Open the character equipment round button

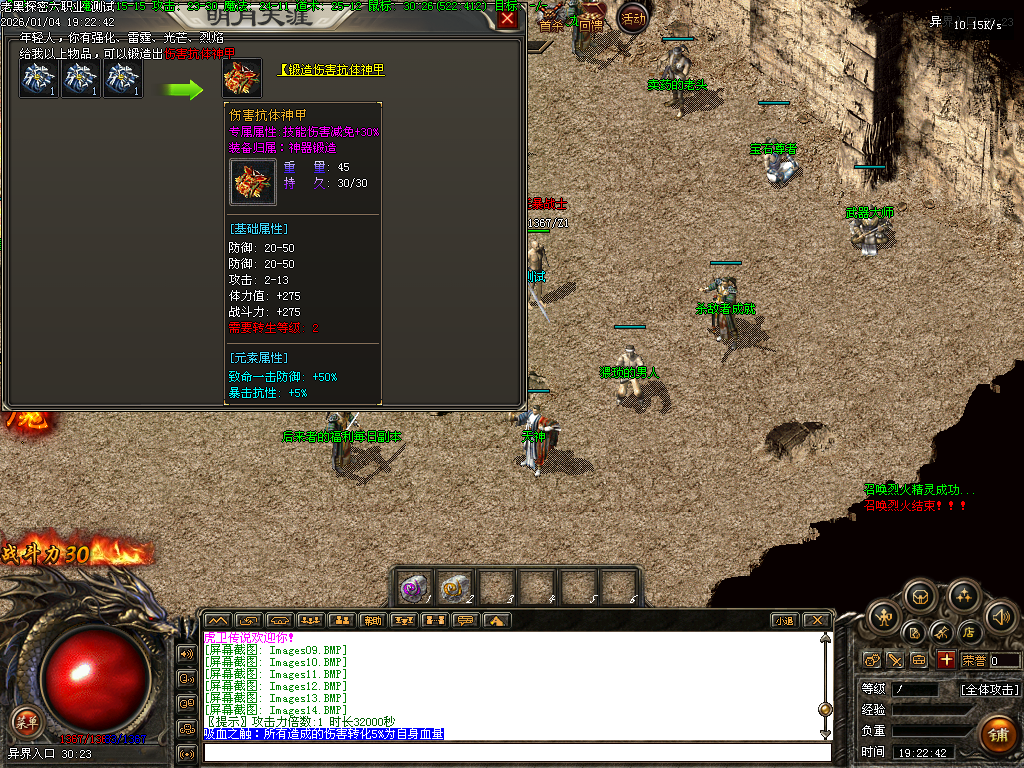pyautogui.click(x=884, y=616)
